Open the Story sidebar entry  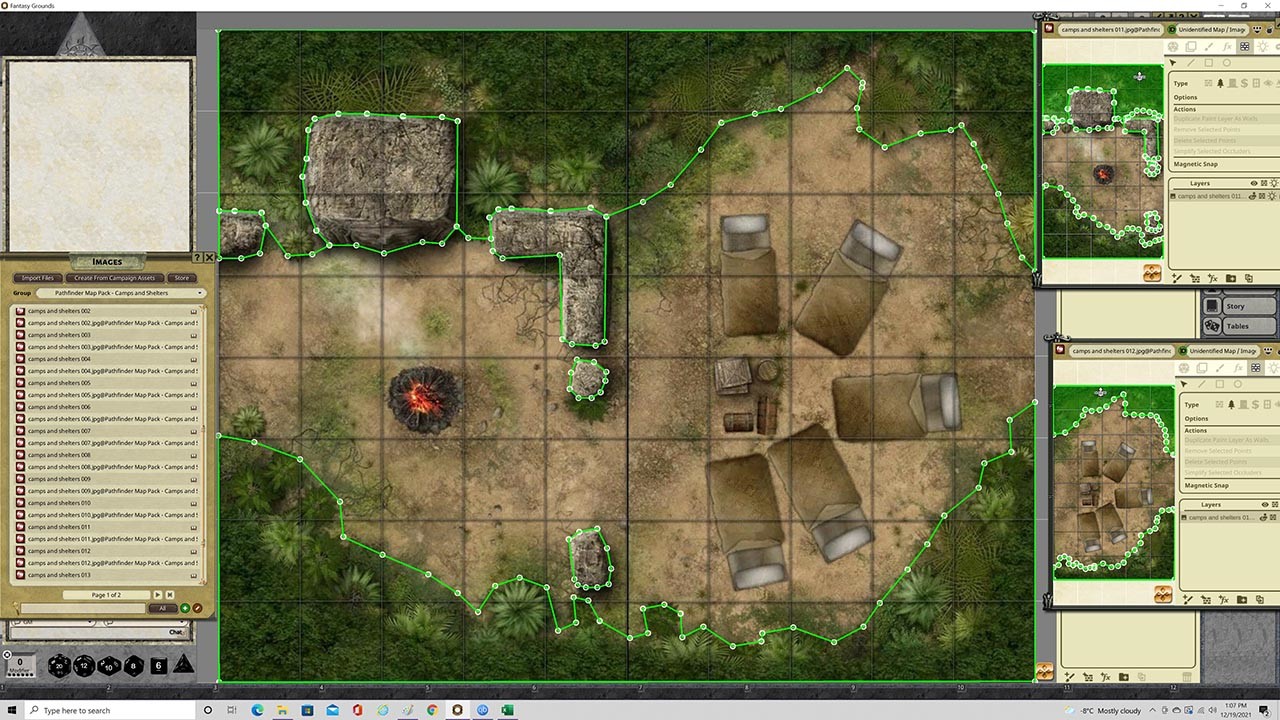(1237, 306)
